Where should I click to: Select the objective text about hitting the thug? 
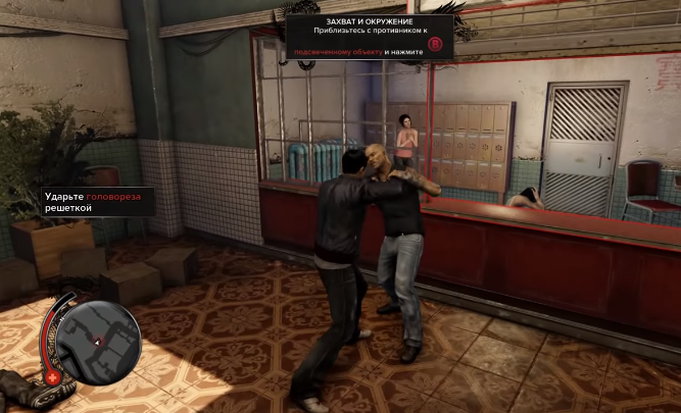coord(99,203)
